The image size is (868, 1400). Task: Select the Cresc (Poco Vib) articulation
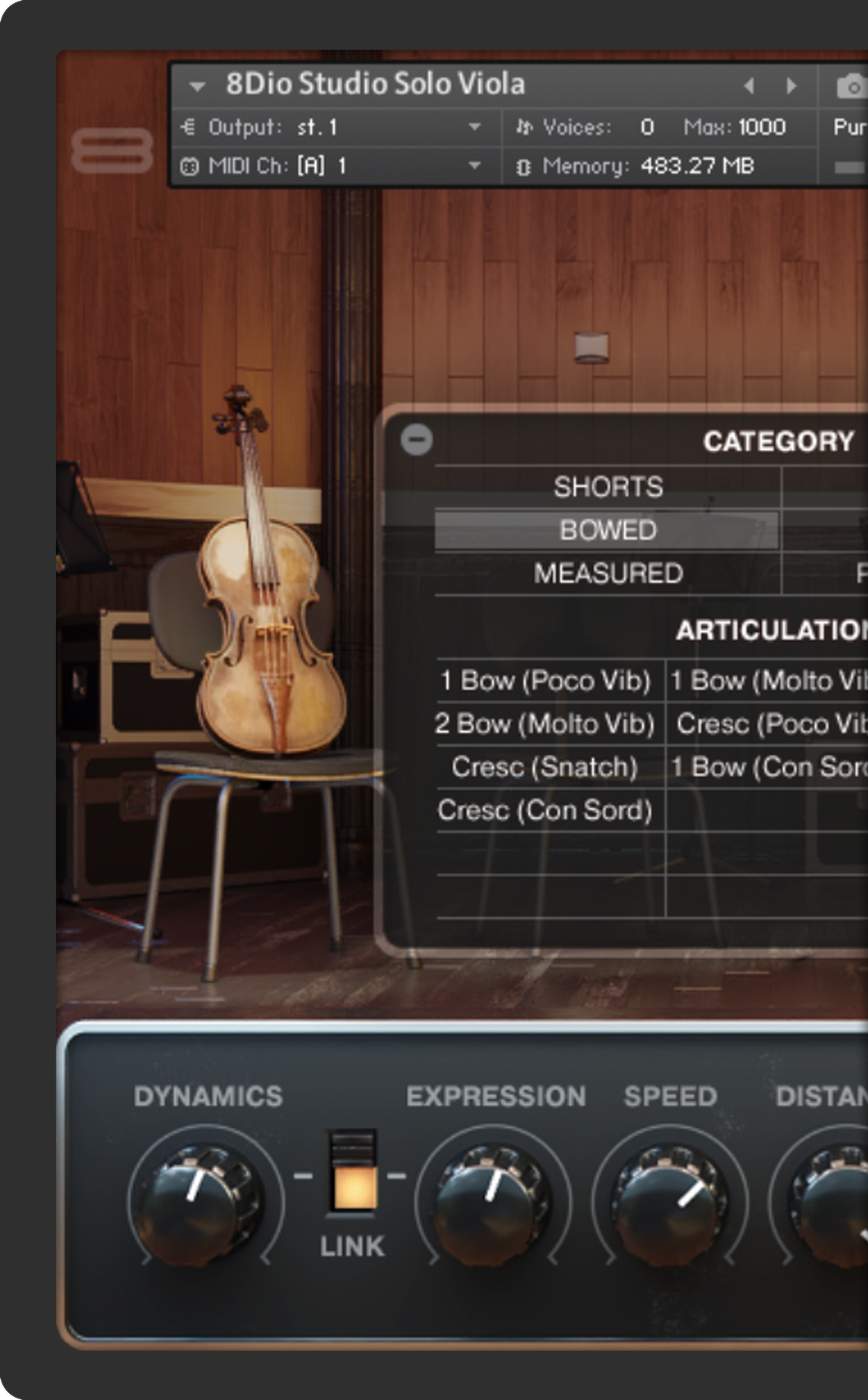pos(769,724)
